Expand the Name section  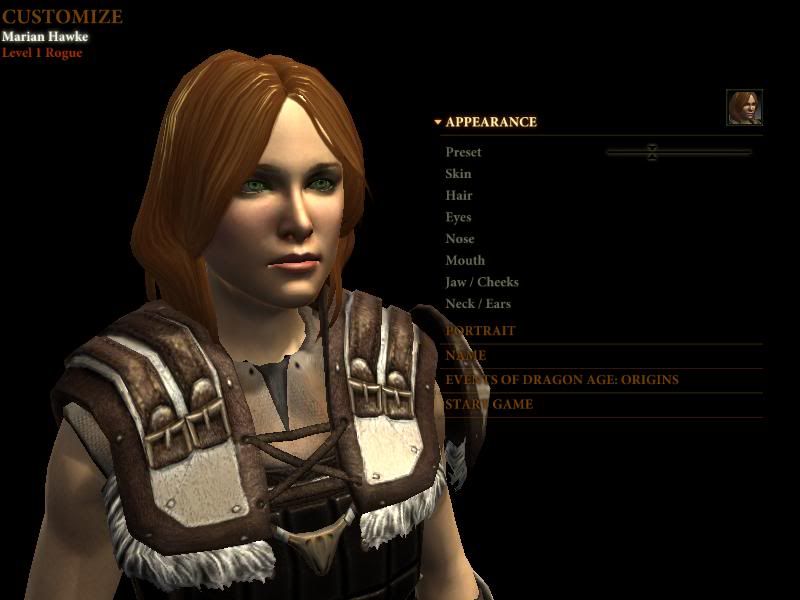tap(466, 356)
